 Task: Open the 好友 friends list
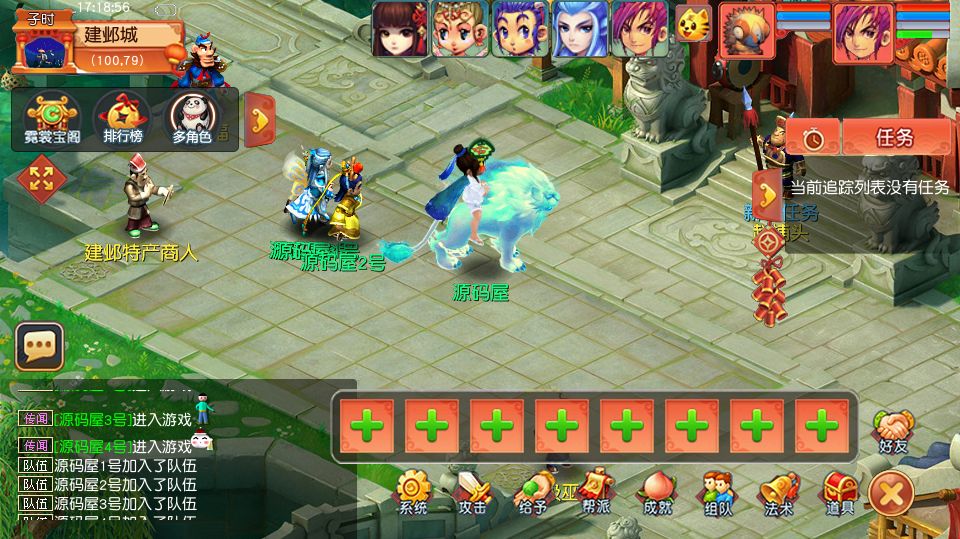pos(893,430)
